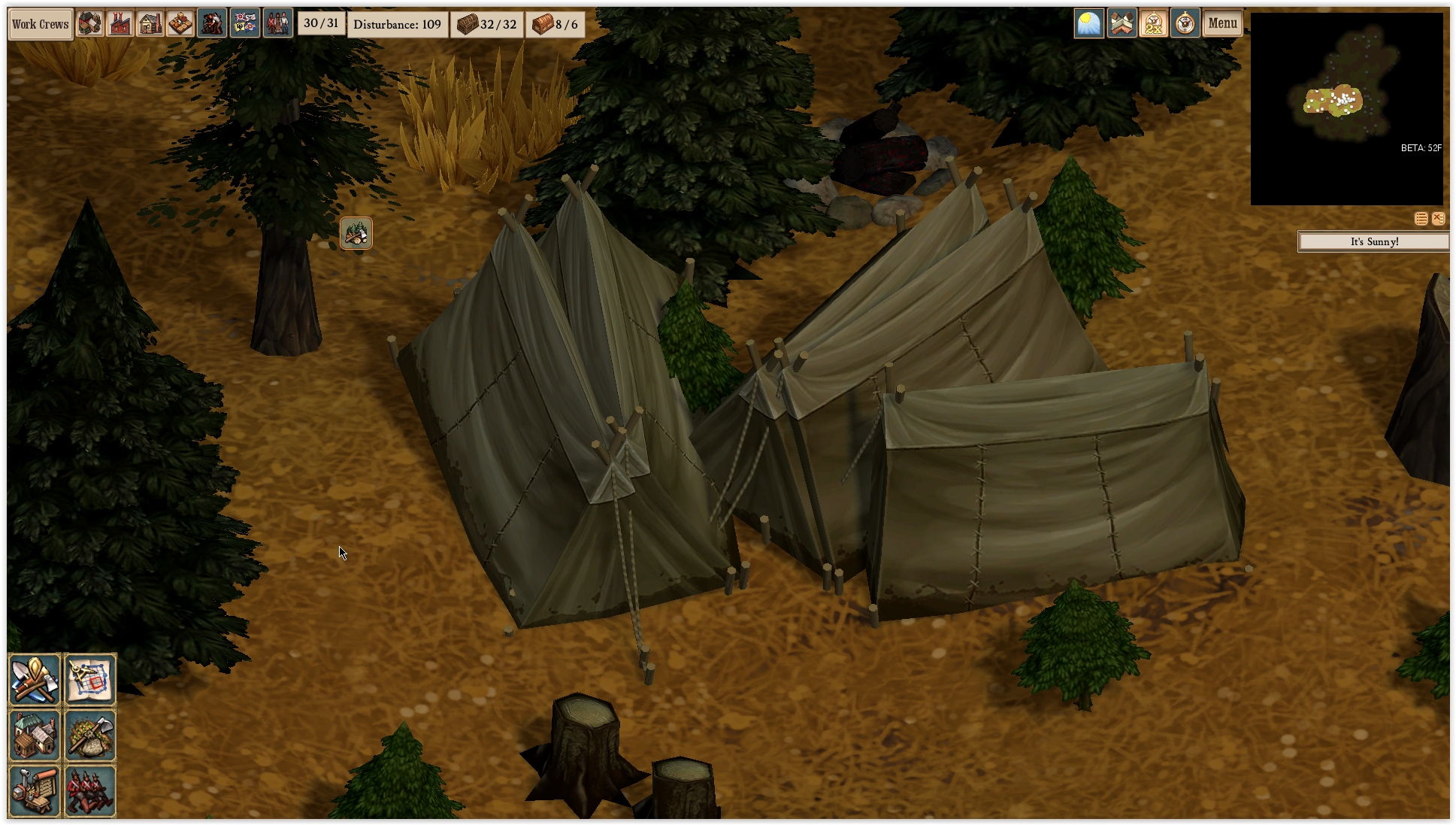The image size is (1456, 825).
Task: Click the tree-chopping job marker icon
Action: click(356, 233)
